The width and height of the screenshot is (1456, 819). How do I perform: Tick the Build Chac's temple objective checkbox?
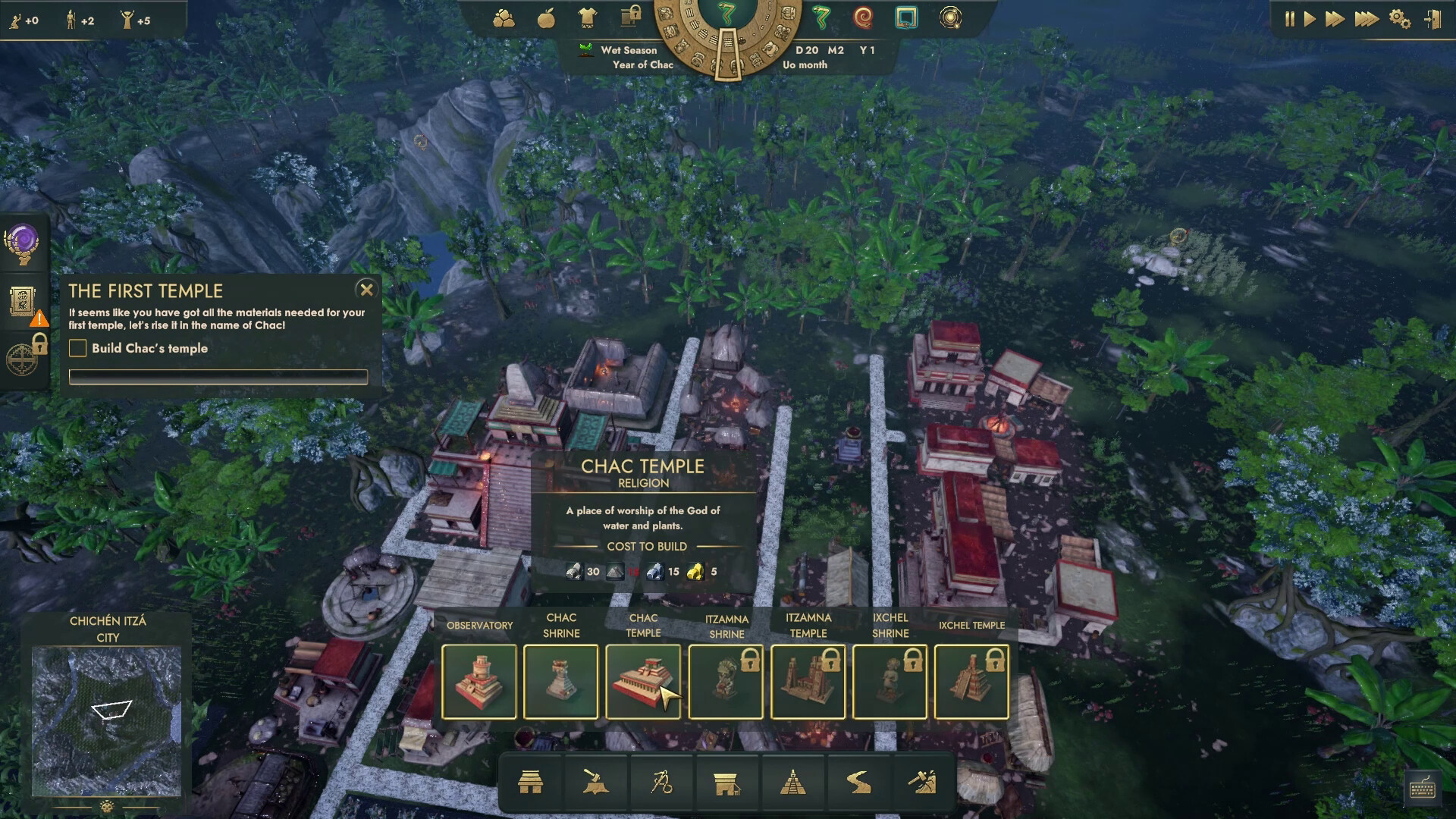point(78,348)
